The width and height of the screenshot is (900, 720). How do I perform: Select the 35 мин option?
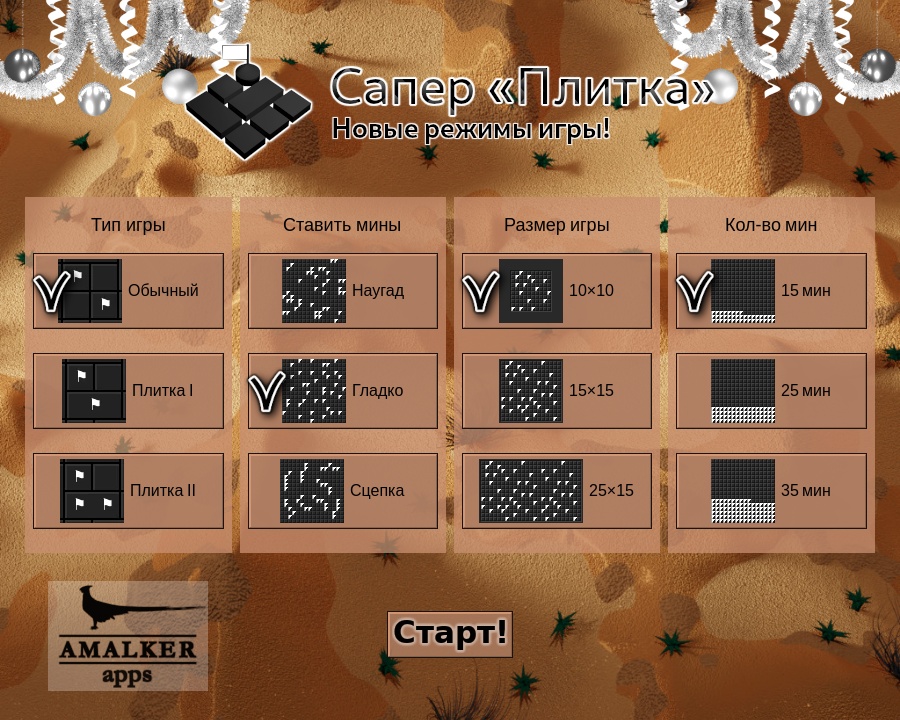point(771,491)
